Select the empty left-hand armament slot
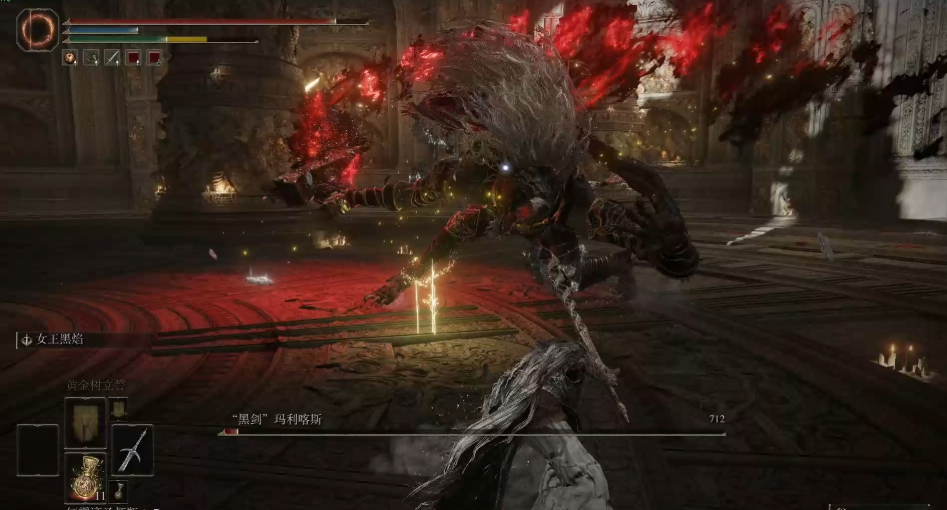This screenshot has width=947, height=510. pos(38,449)
